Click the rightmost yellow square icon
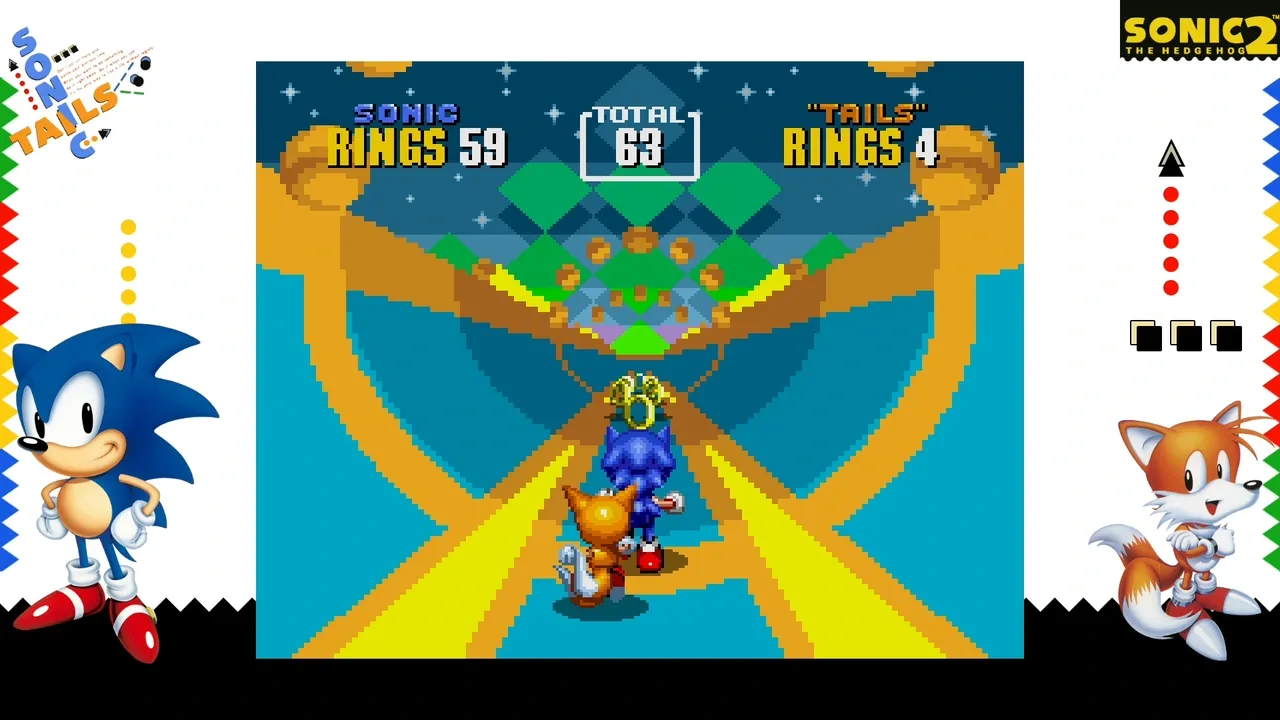 [1224, 335]
